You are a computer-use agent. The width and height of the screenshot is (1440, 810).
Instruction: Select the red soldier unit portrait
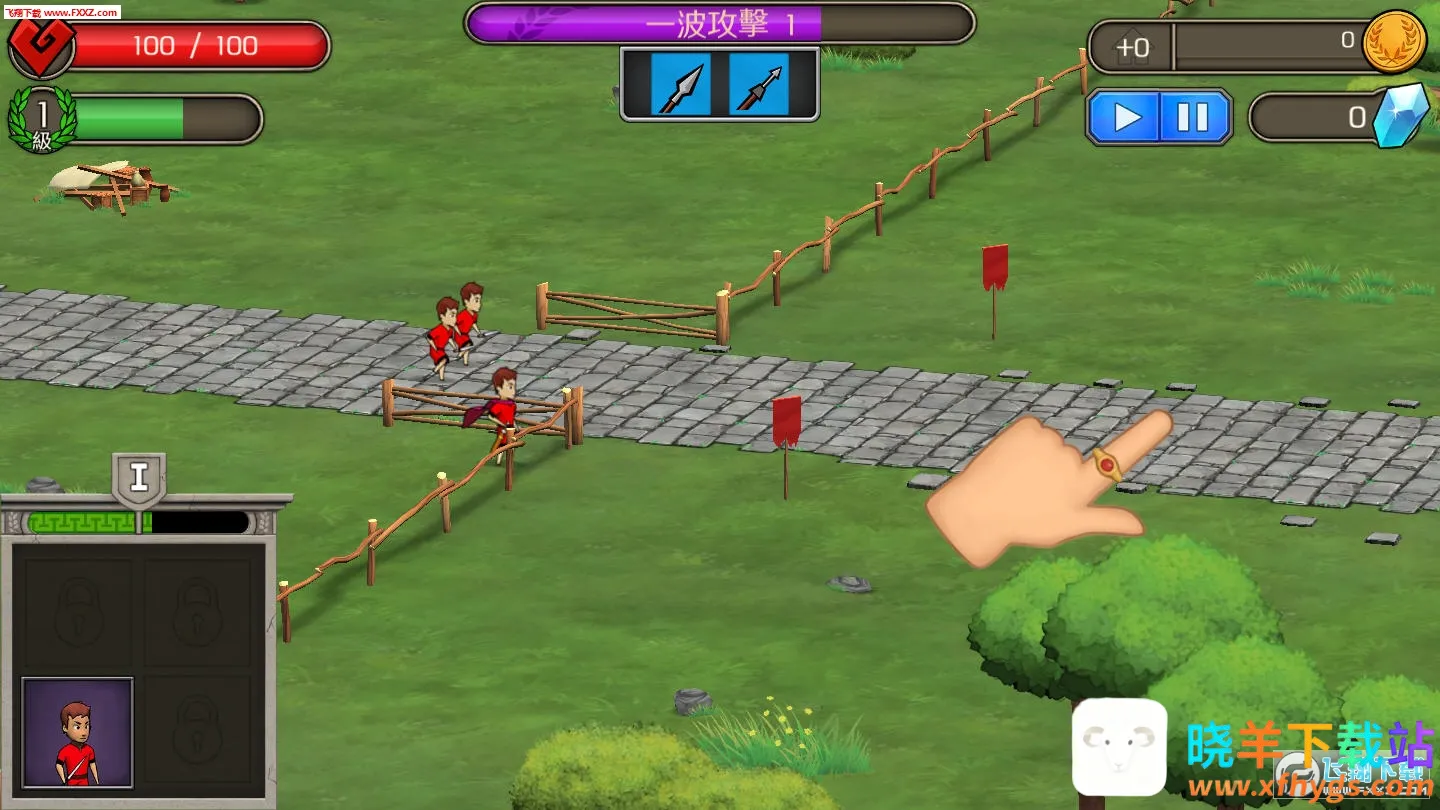[x=78, y=732]
